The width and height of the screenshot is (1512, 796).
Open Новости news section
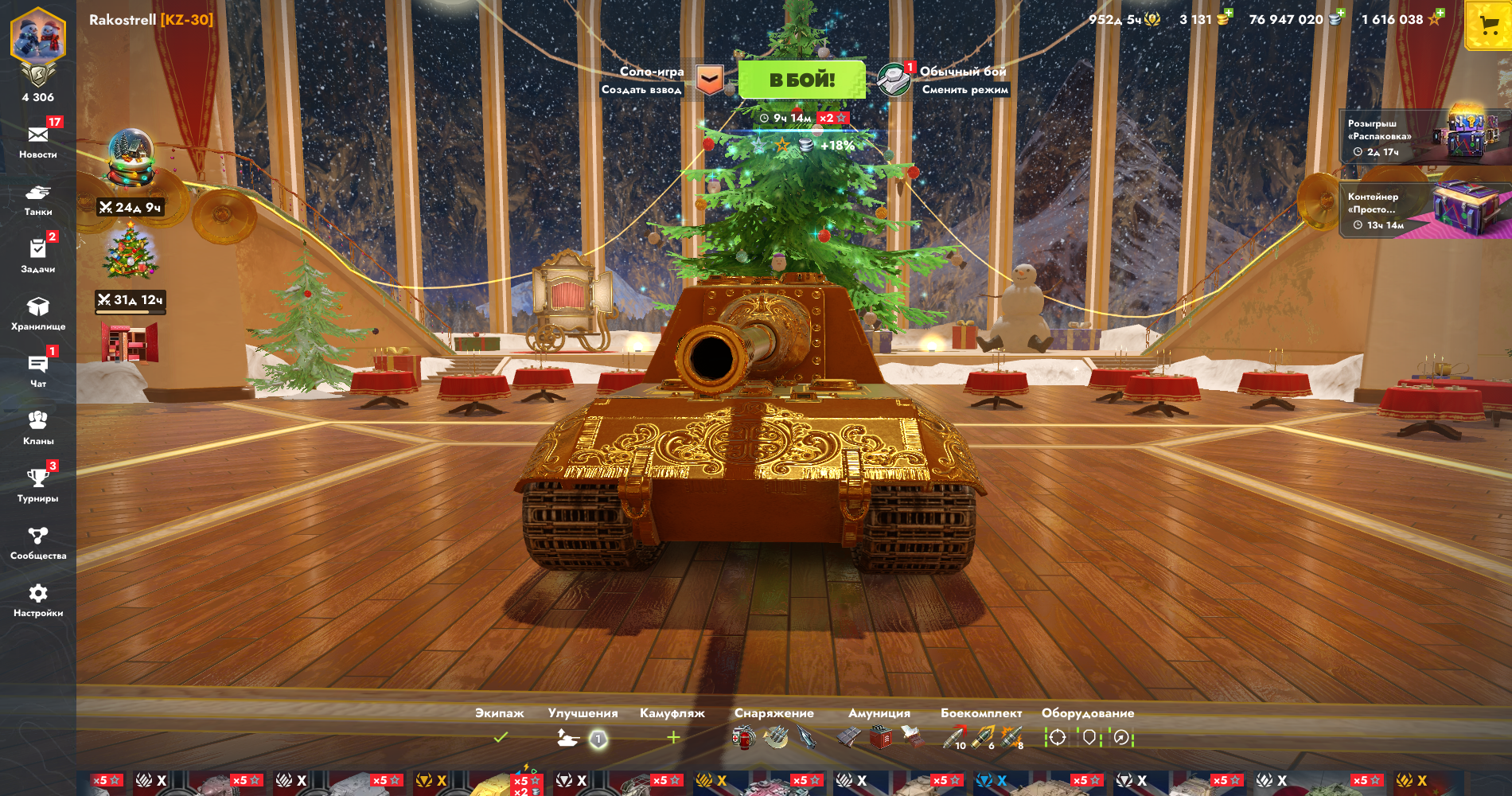38,140
